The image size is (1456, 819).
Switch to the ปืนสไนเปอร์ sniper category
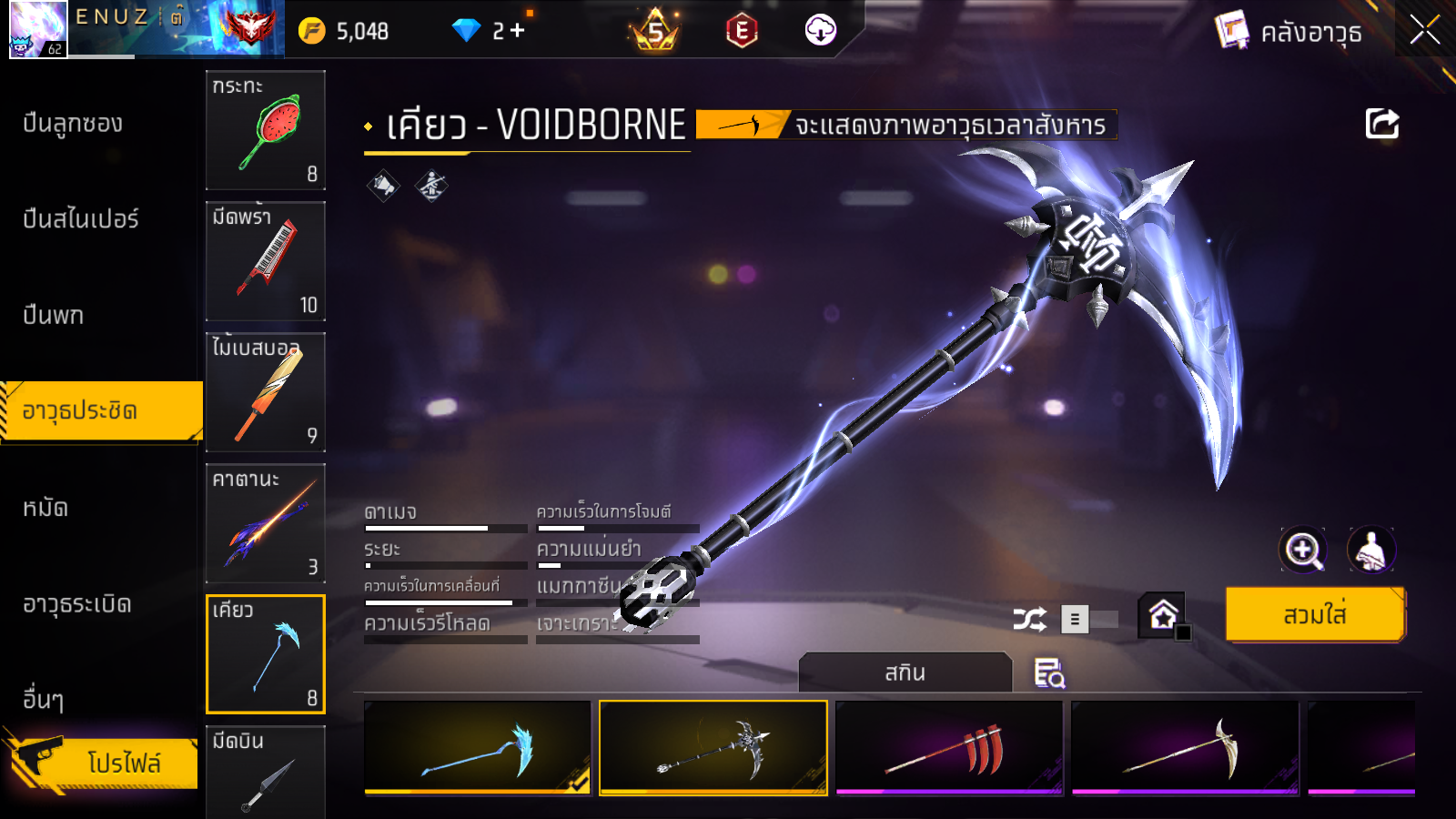pyautogui.click(x=81, y=219)
